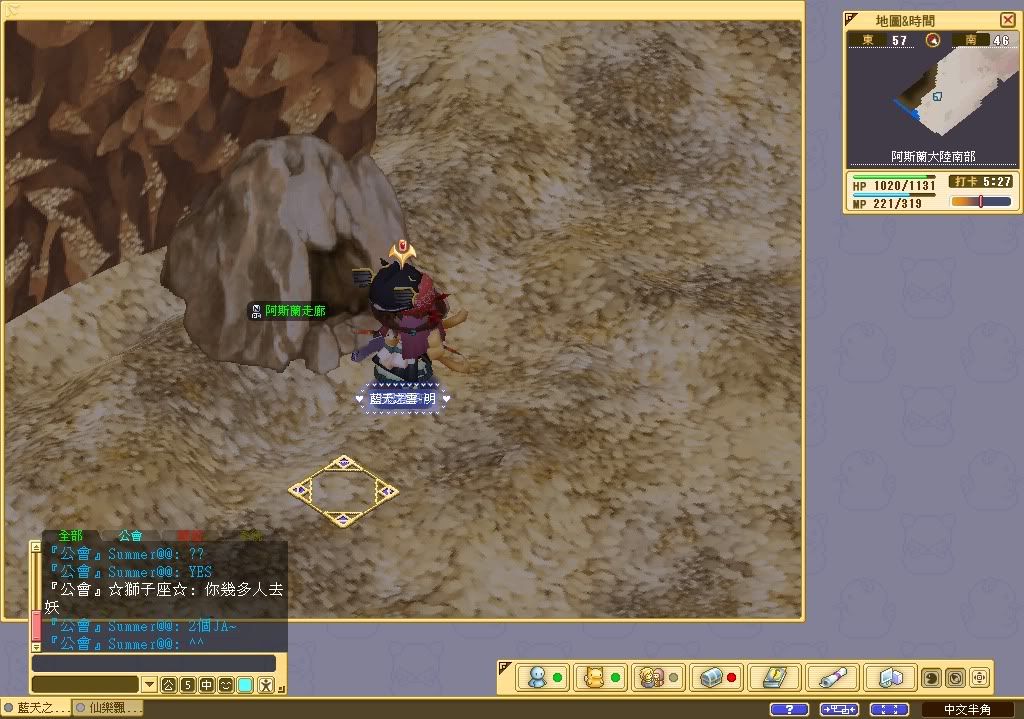
Task: Open the smiley emoticon picker in chat
Action: pos(226,685)
